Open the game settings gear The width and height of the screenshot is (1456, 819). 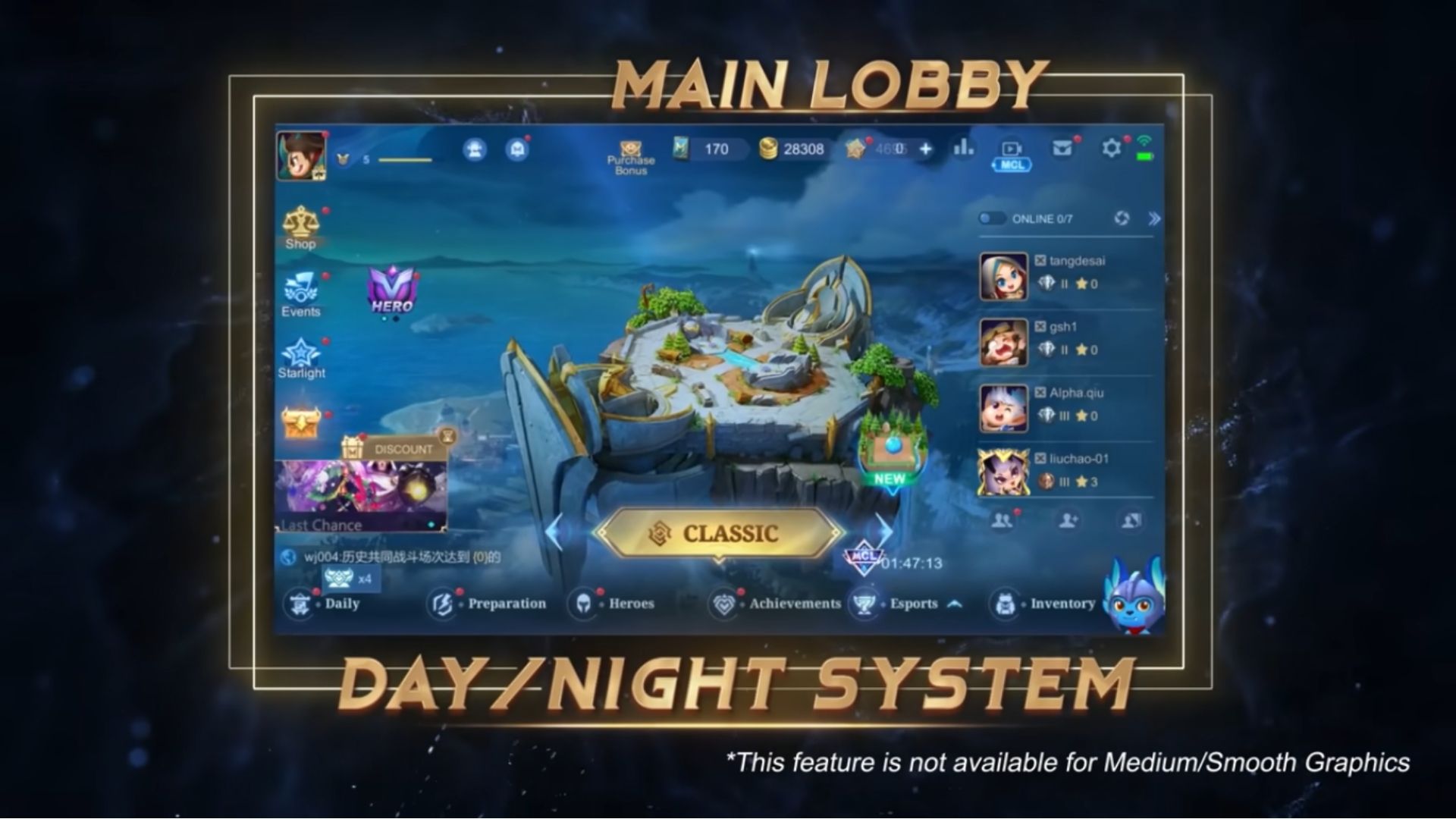(1112, 149)
